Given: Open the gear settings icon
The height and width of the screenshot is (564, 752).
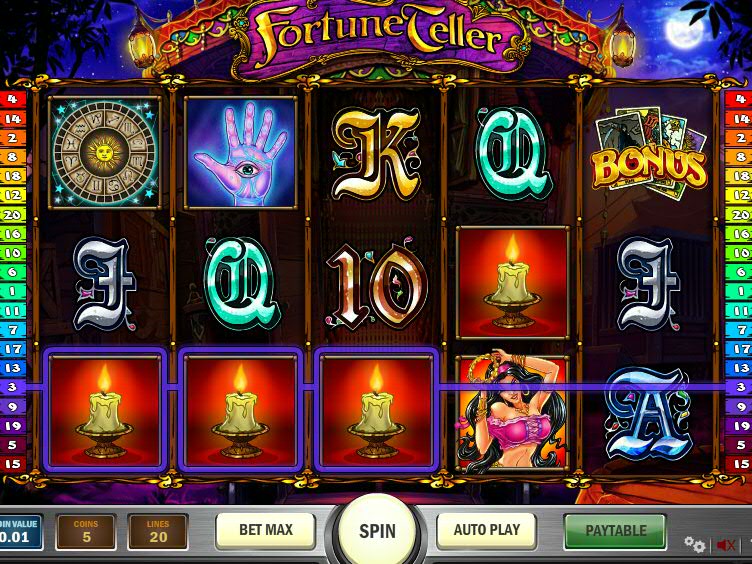Looking at the screenshot, I should pos(694,544).
